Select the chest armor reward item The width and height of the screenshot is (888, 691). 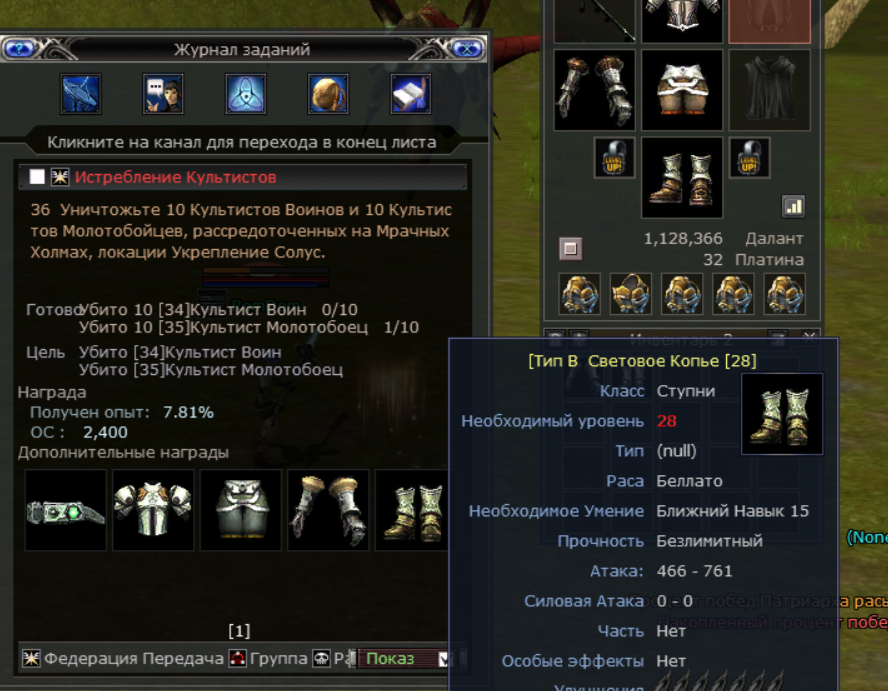(153, 510)
